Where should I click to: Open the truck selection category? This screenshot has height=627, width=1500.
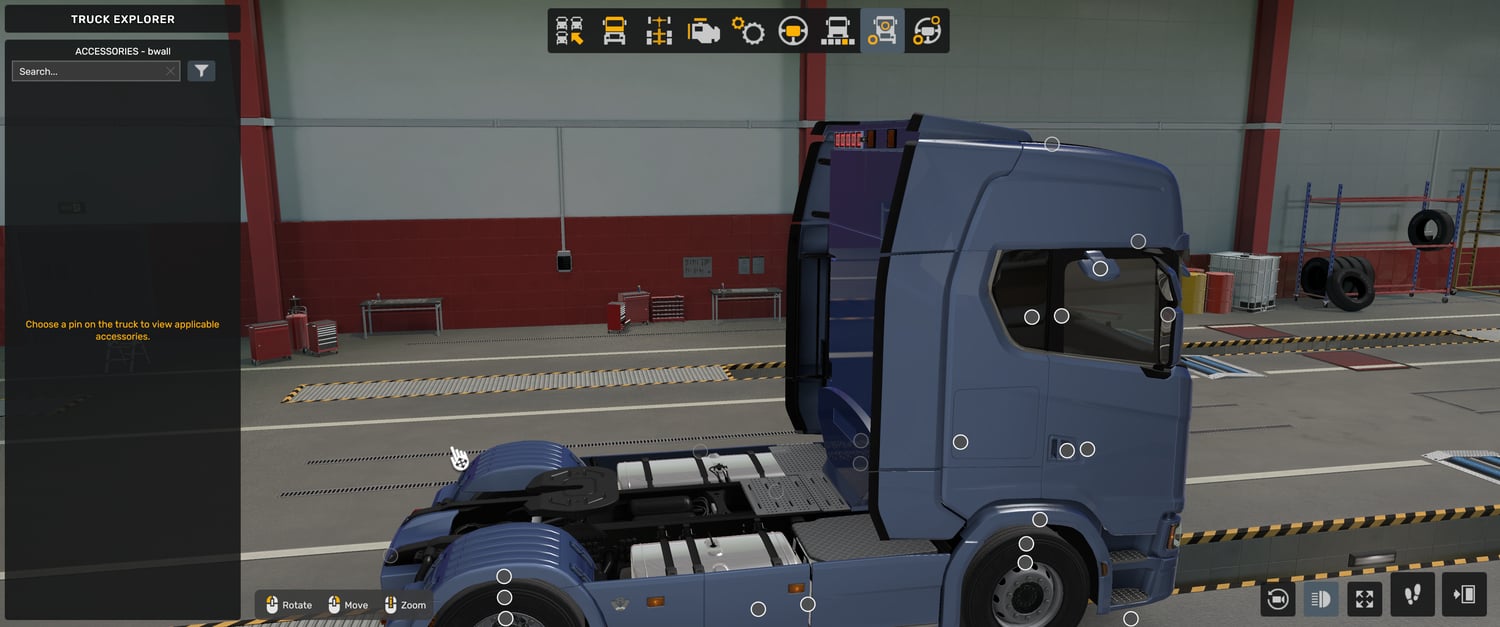click(x=570, y=31)
